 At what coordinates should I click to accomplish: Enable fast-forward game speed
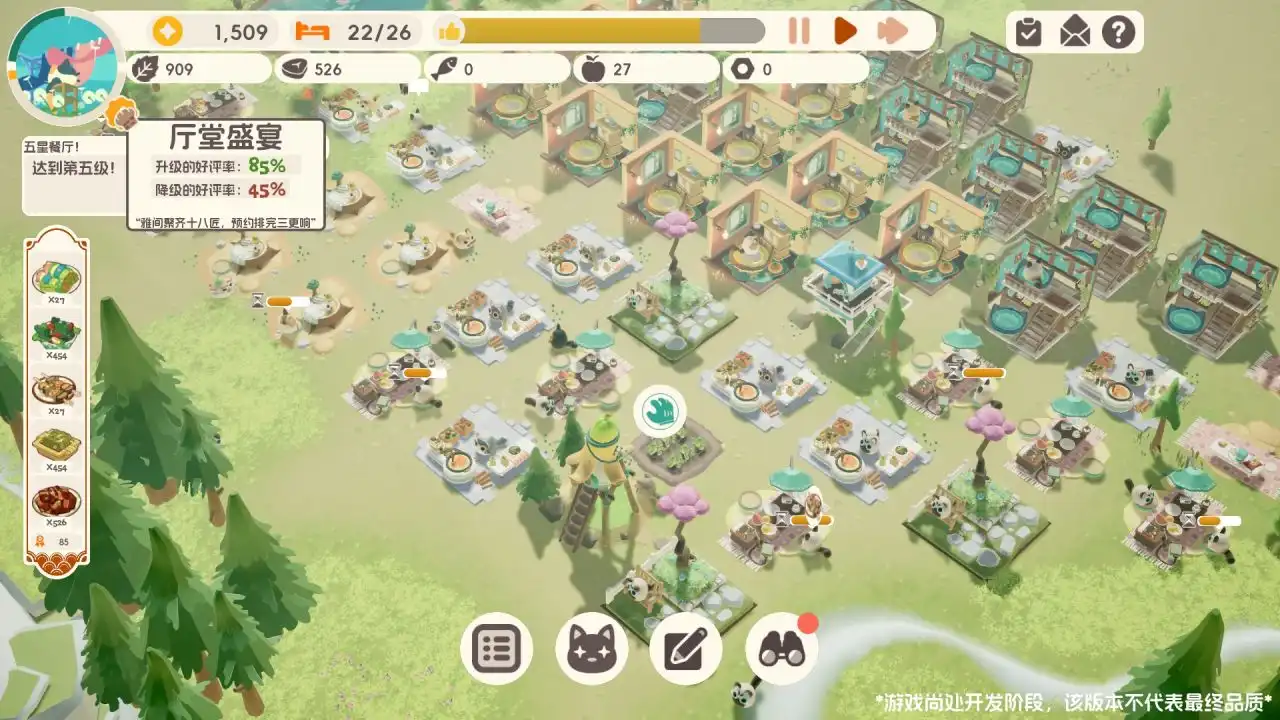pos(888,32)
